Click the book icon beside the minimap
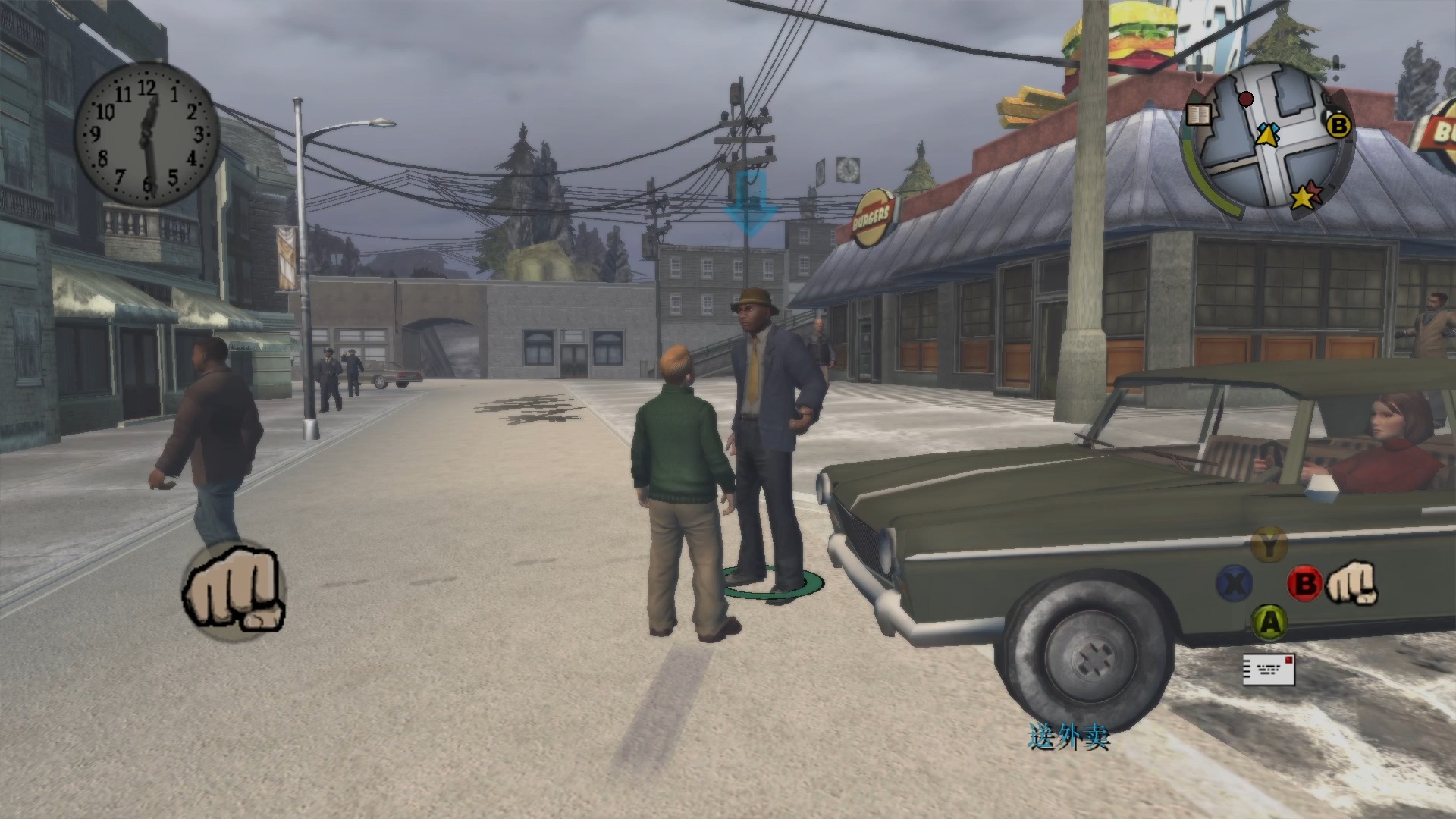 point(1199,115)
